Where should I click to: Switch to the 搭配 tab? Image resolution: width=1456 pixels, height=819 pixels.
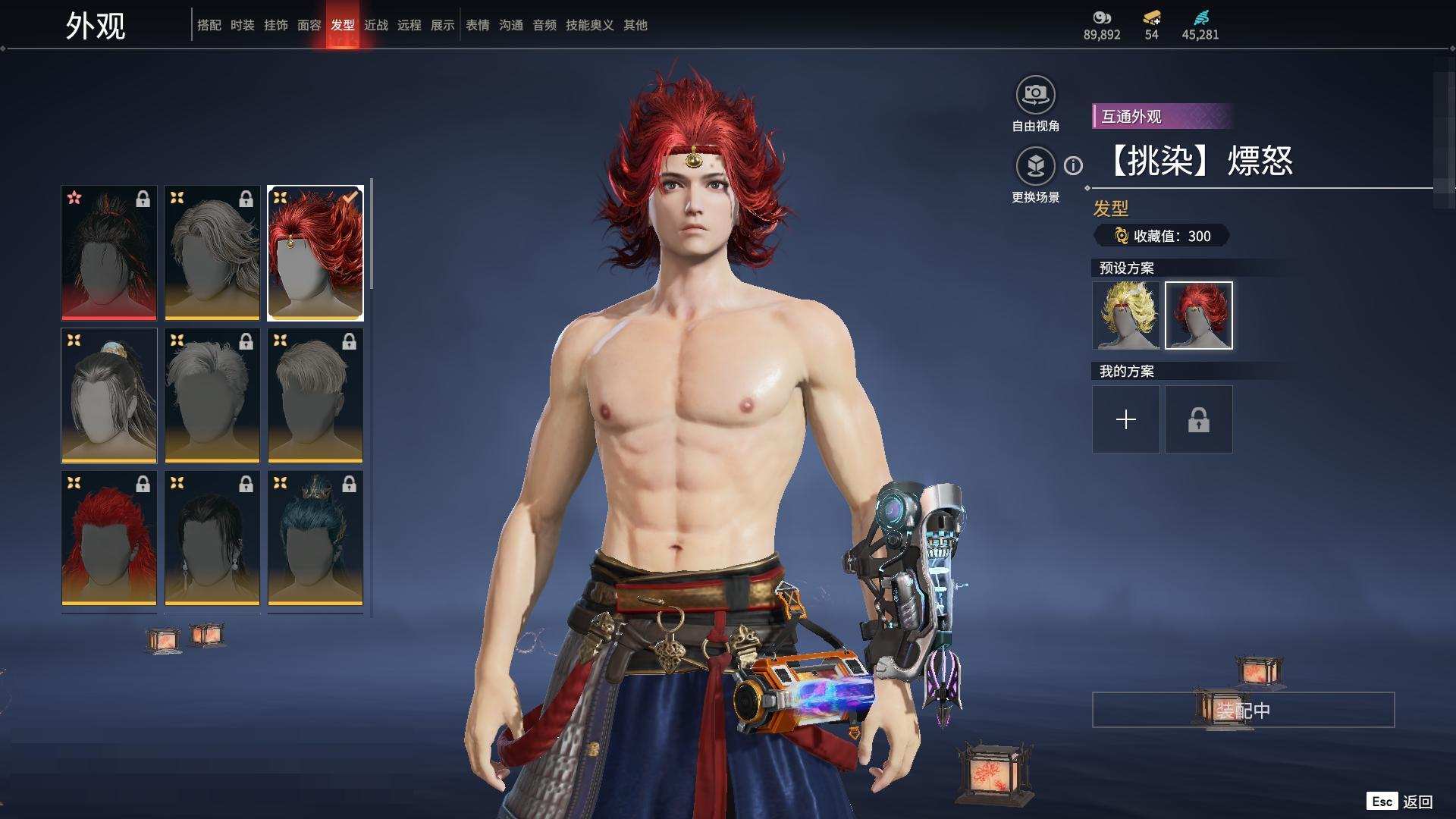pyautogui.click(x=209, y=25)
